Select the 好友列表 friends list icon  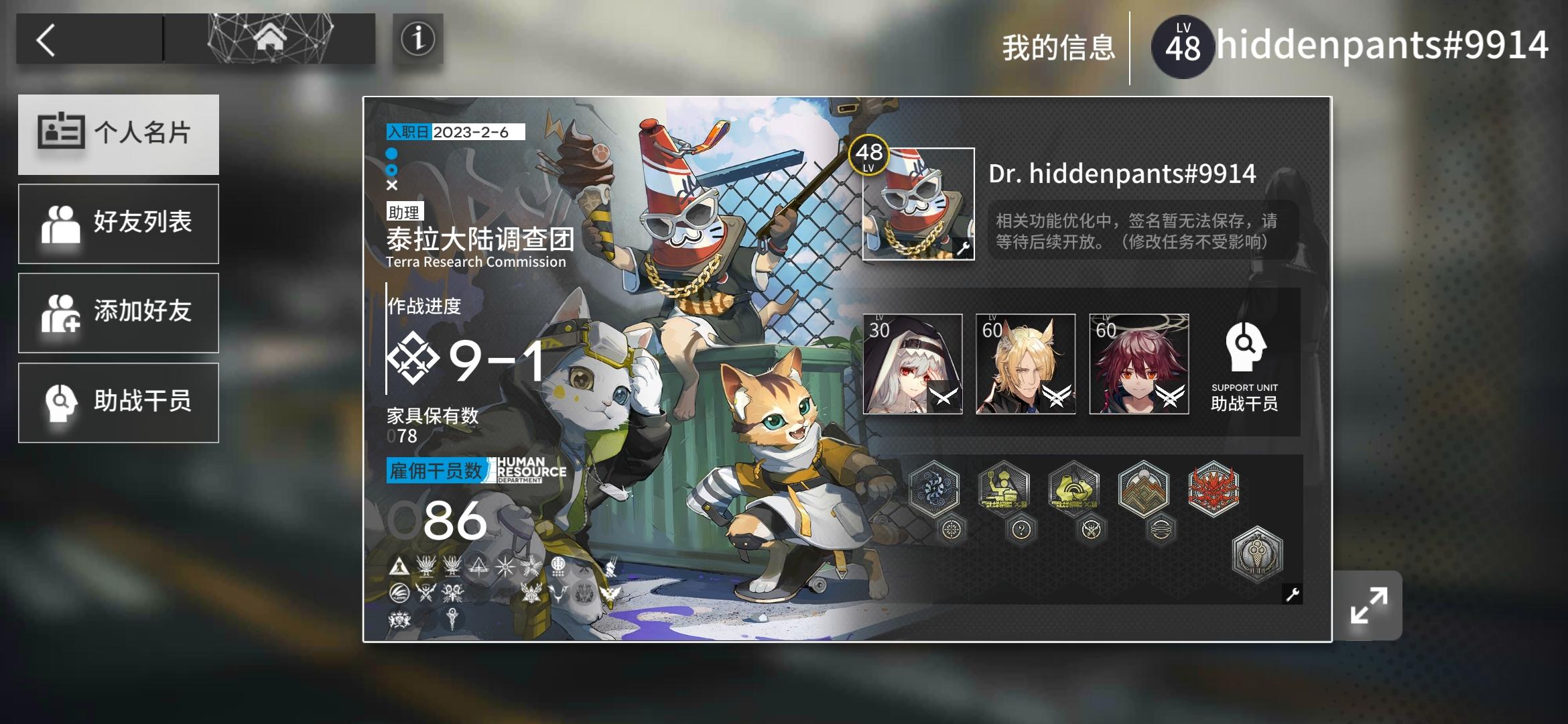(x=64, y=223)
